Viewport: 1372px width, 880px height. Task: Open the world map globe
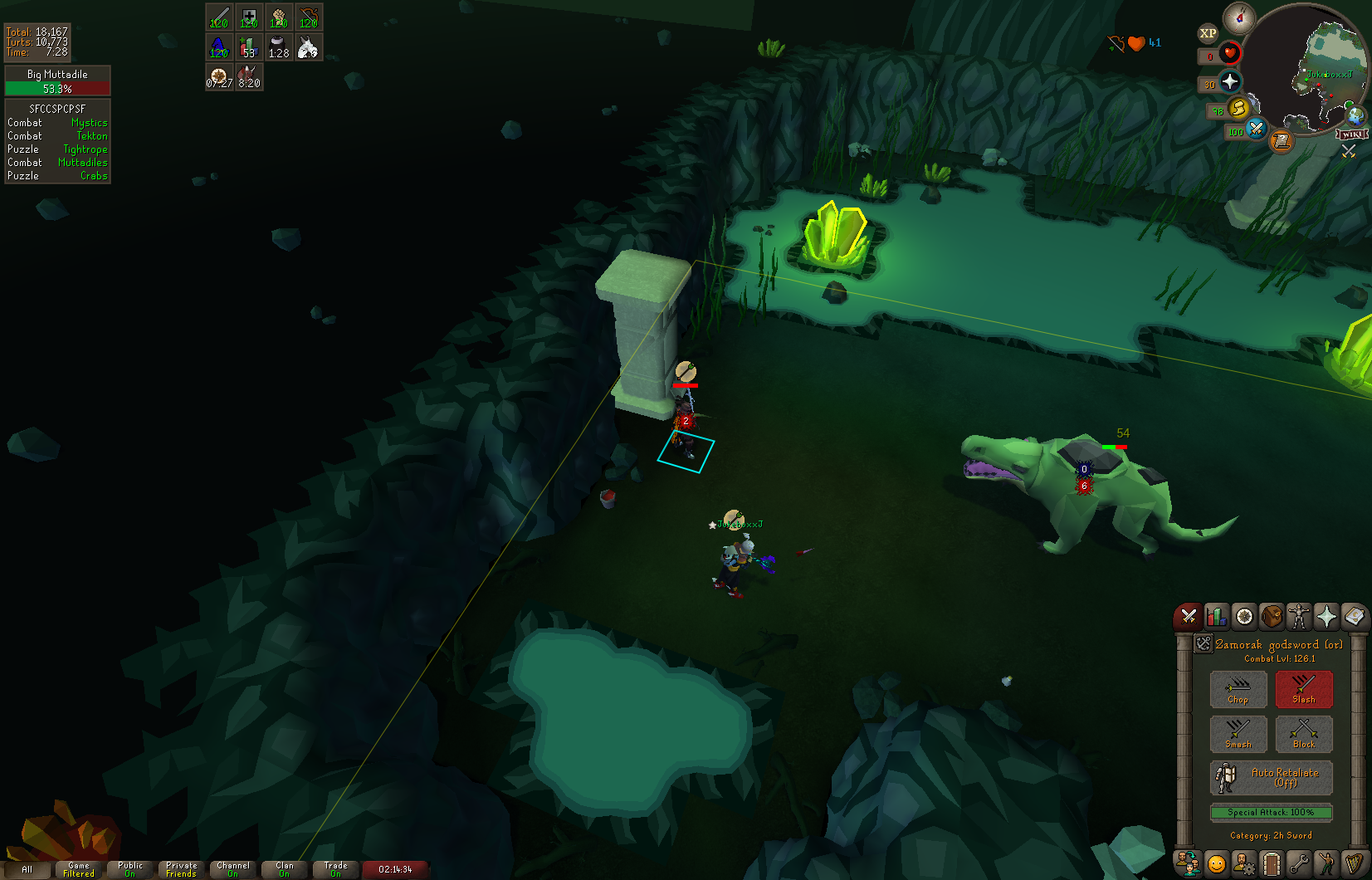[x=1355, y=115]
